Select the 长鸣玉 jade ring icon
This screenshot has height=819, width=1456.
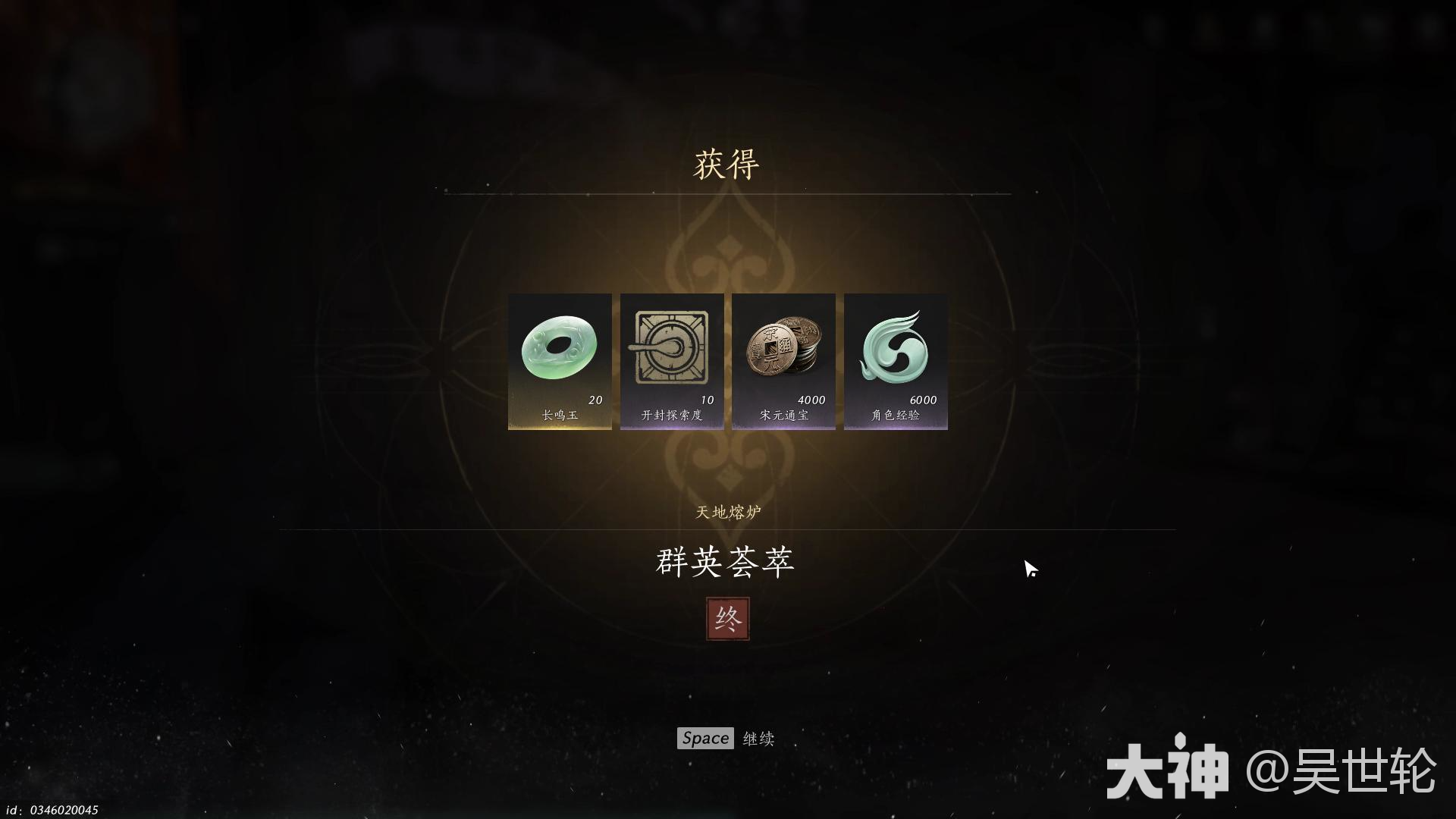tap(559, 345)
